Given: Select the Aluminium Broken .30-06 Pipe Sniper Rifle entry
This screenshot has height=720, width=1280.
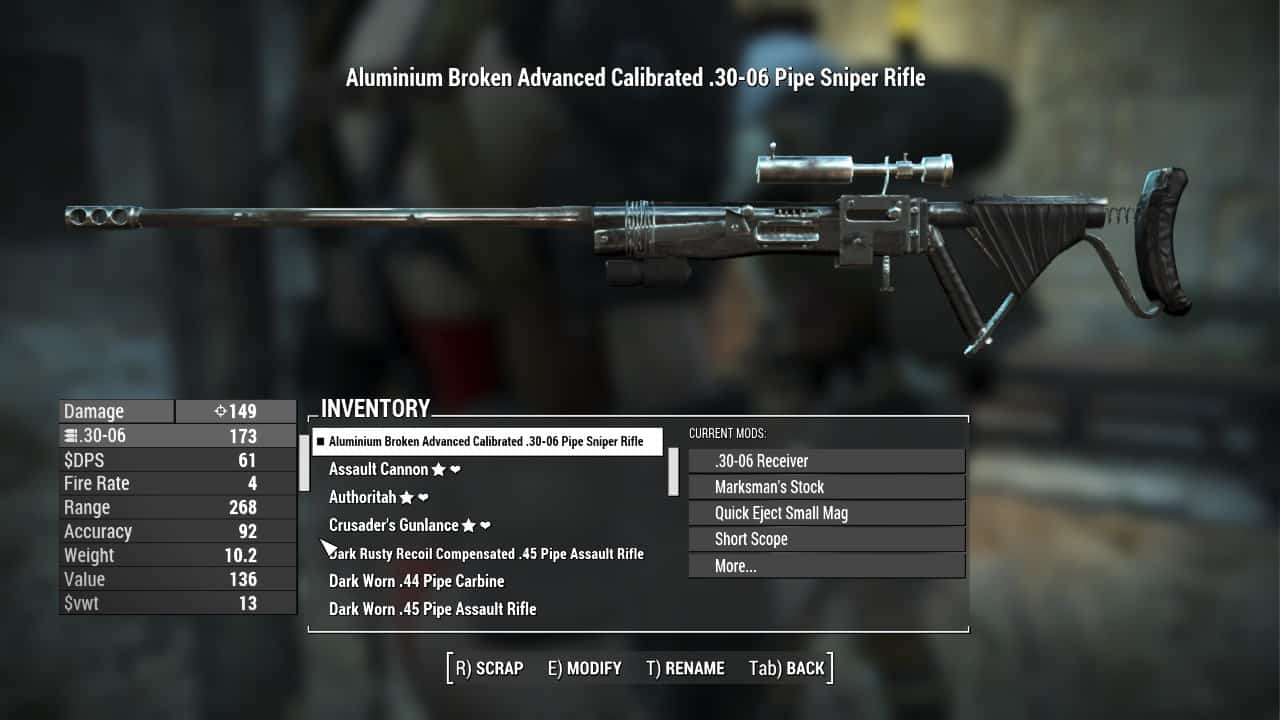Looking at the screenshot, I should click(486, 441).
